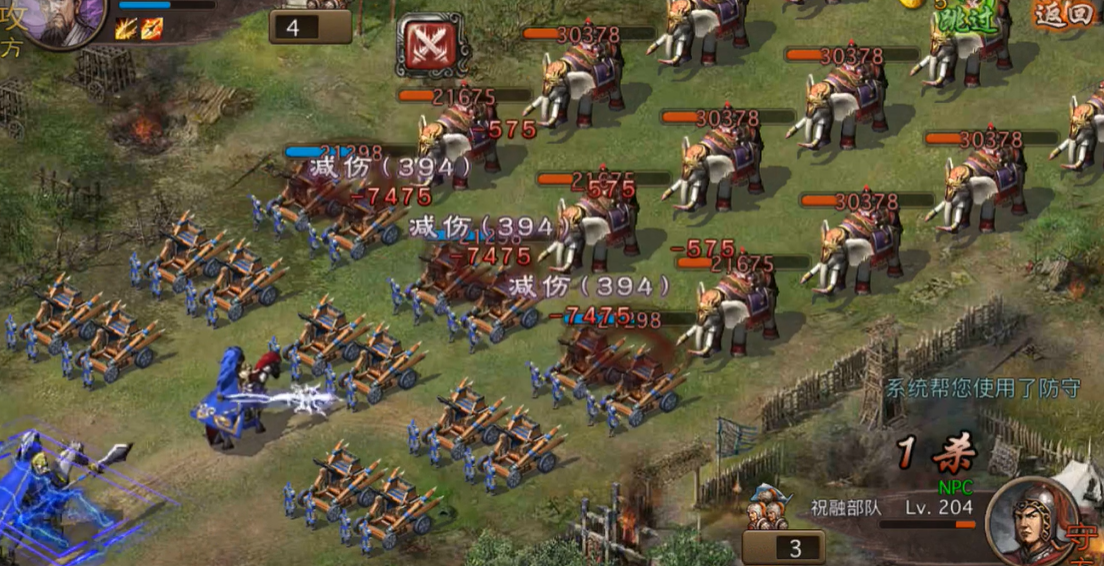Activate the red crossed-swords attack icon
Image resolution: width=1104 pixels, height=566 pixels.
coord(430,45)
